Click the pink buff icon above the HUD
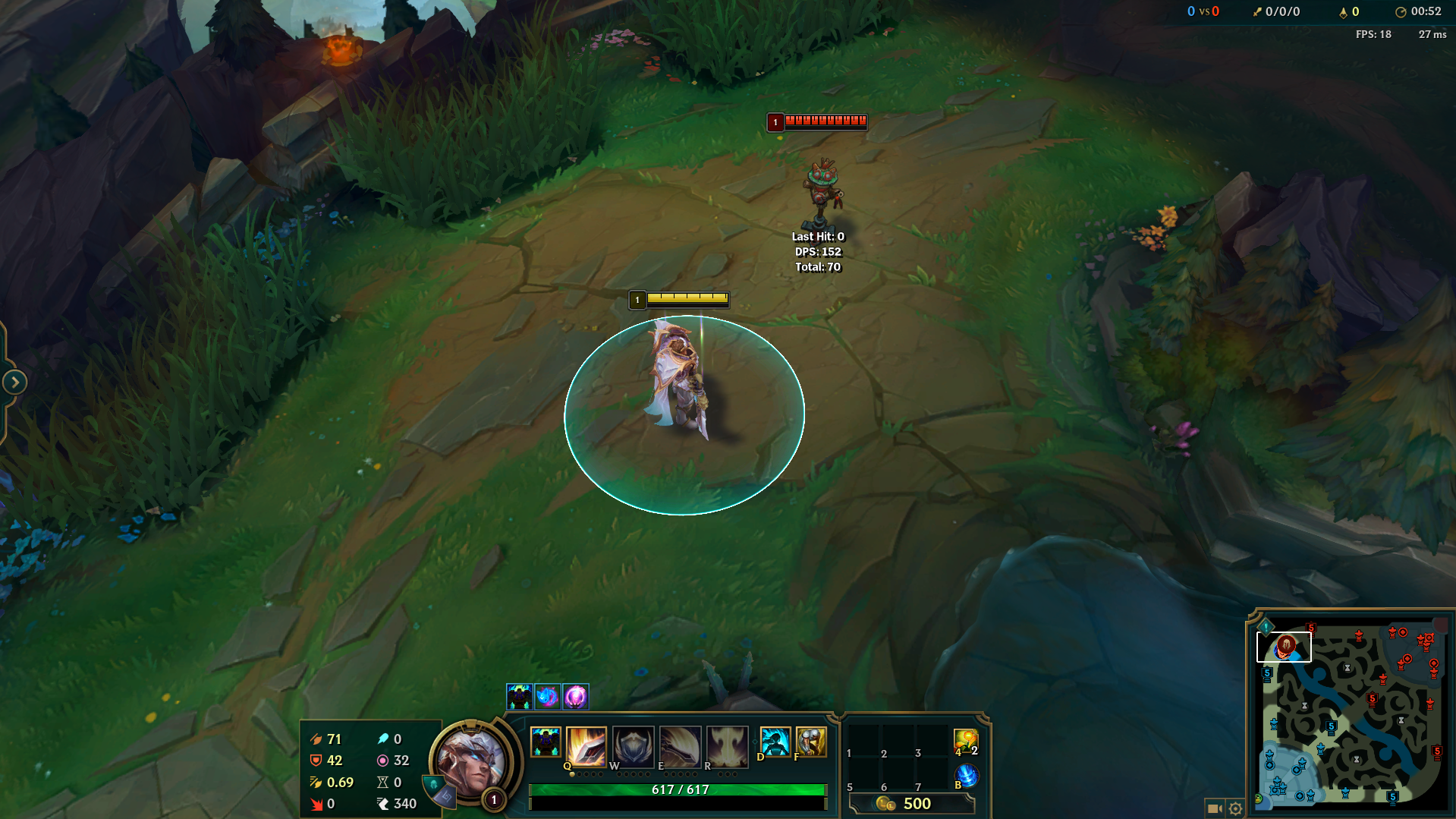Screen dimensions: 1456x819 pos(575,696)
